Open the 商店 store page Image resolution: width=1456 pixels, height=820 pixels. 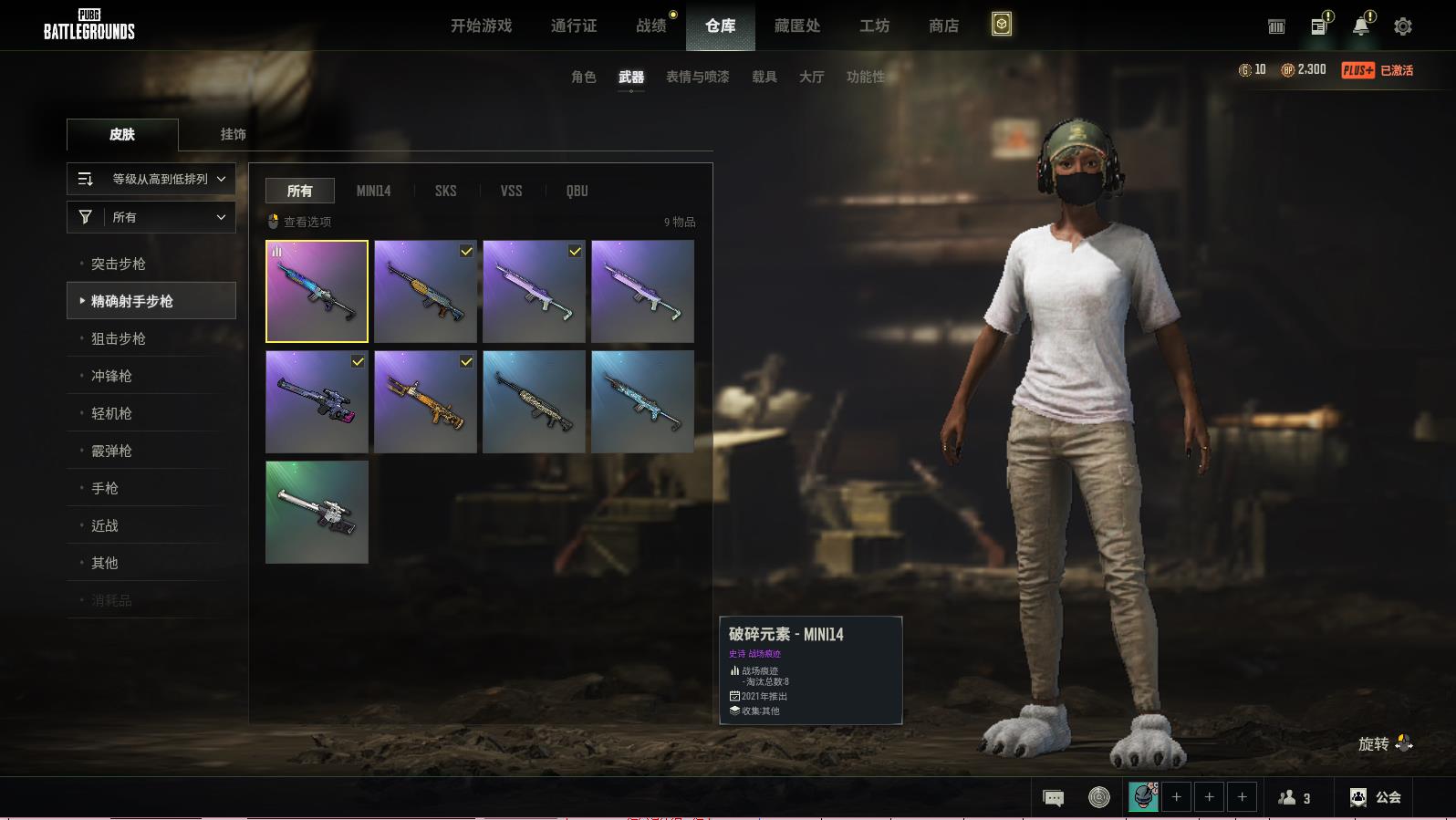click(943, 26)
